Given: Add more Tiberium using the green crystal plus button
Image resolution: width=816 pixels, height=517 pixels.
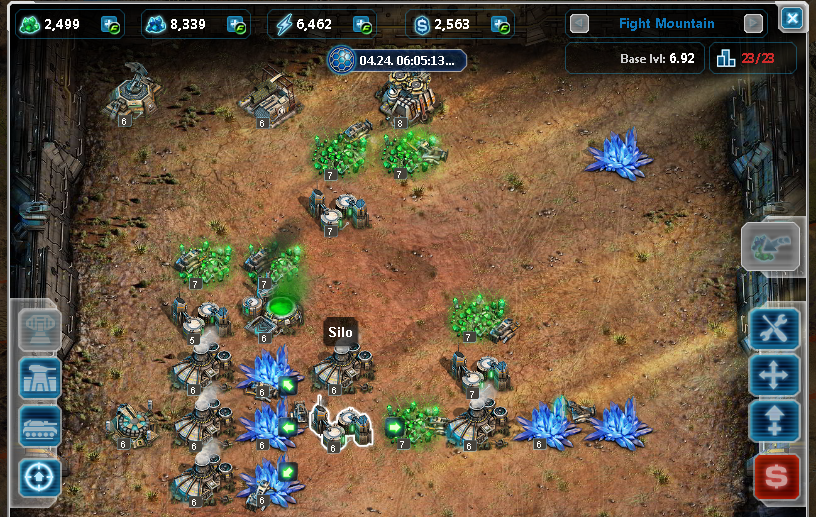Looking at the screenshot, I should click(x=111, y=24).
